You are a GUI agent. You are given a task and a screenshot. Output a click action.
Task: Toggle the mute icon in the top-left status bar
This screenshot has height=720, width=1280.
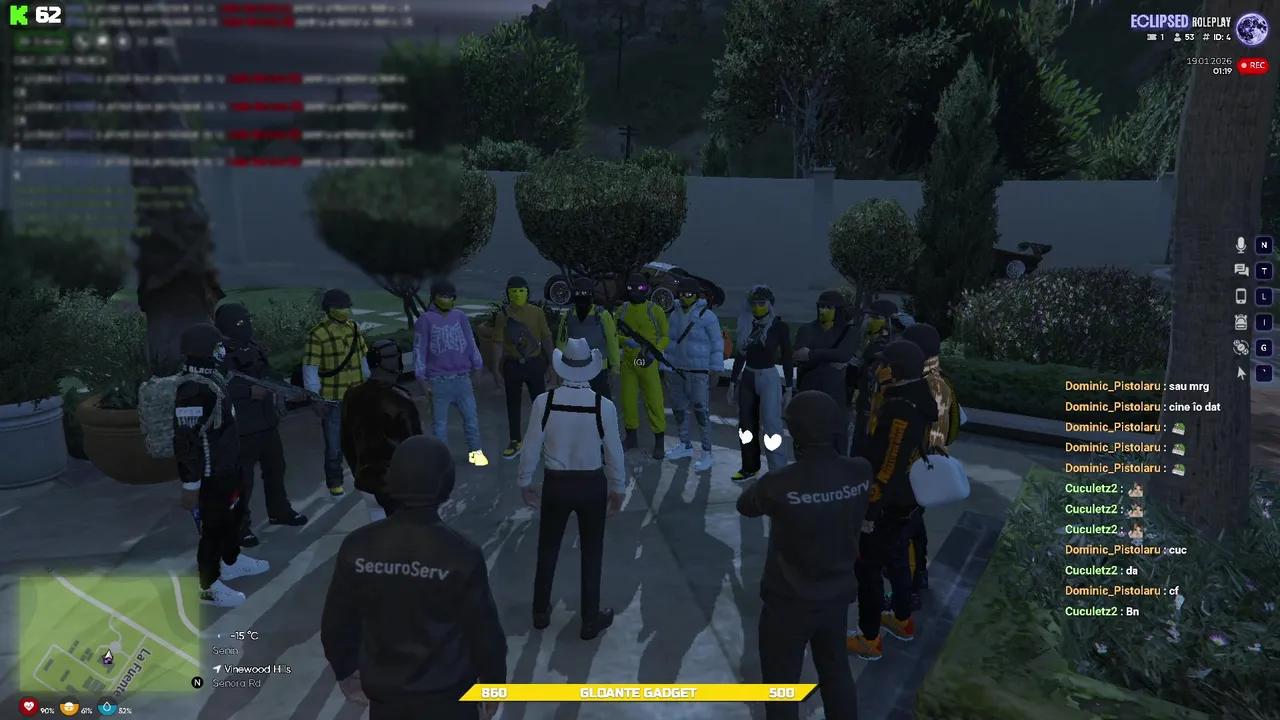tap(103, 41)
